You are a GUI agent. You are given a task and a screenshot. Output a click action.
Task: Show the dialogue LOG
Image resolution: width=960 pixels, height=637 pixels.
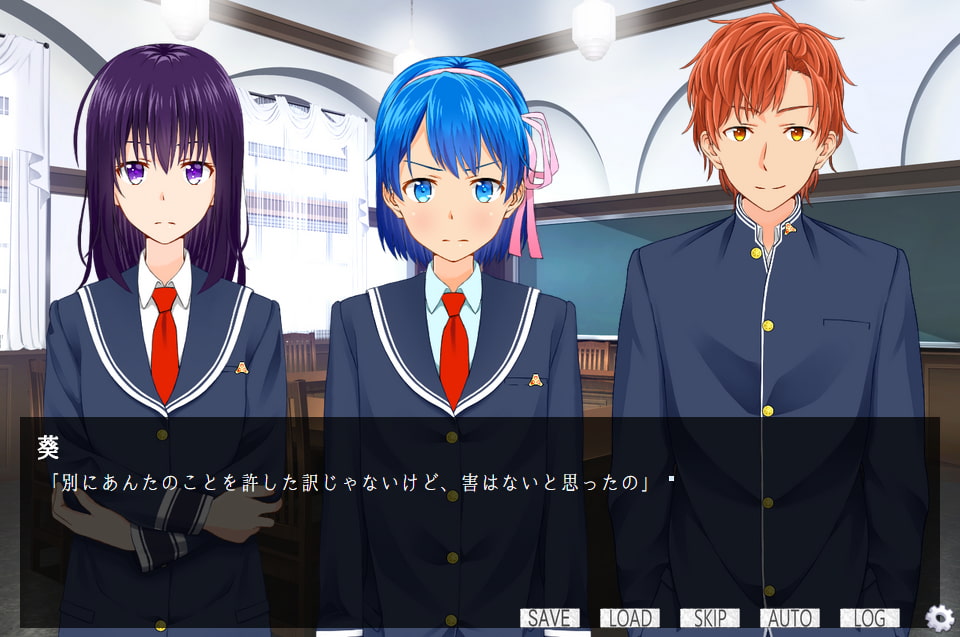pos(869,618)
